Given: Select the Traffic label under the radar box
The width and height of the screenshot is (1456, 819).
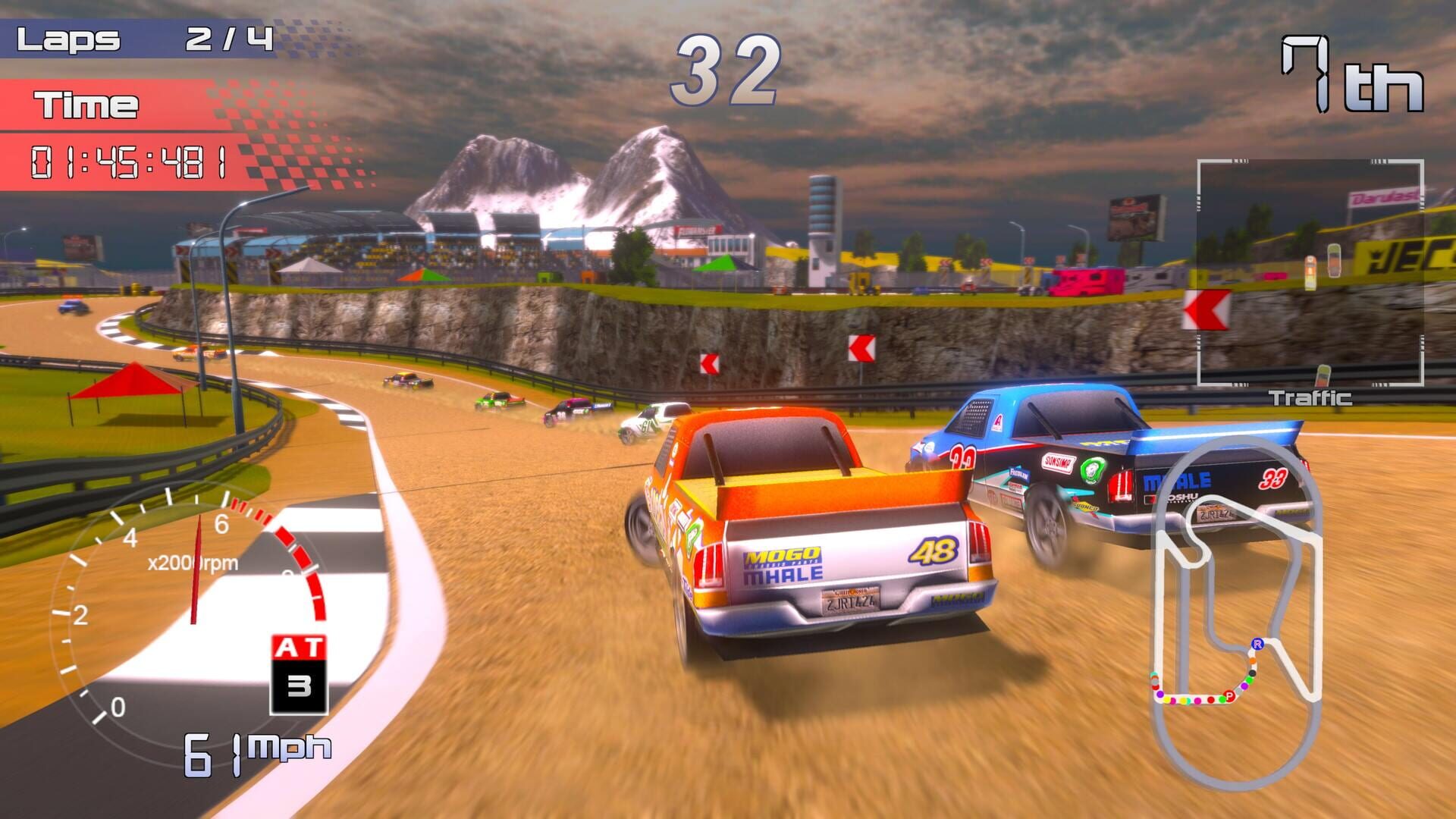Looking at the screenshot, I should [x=1310, y=396].
